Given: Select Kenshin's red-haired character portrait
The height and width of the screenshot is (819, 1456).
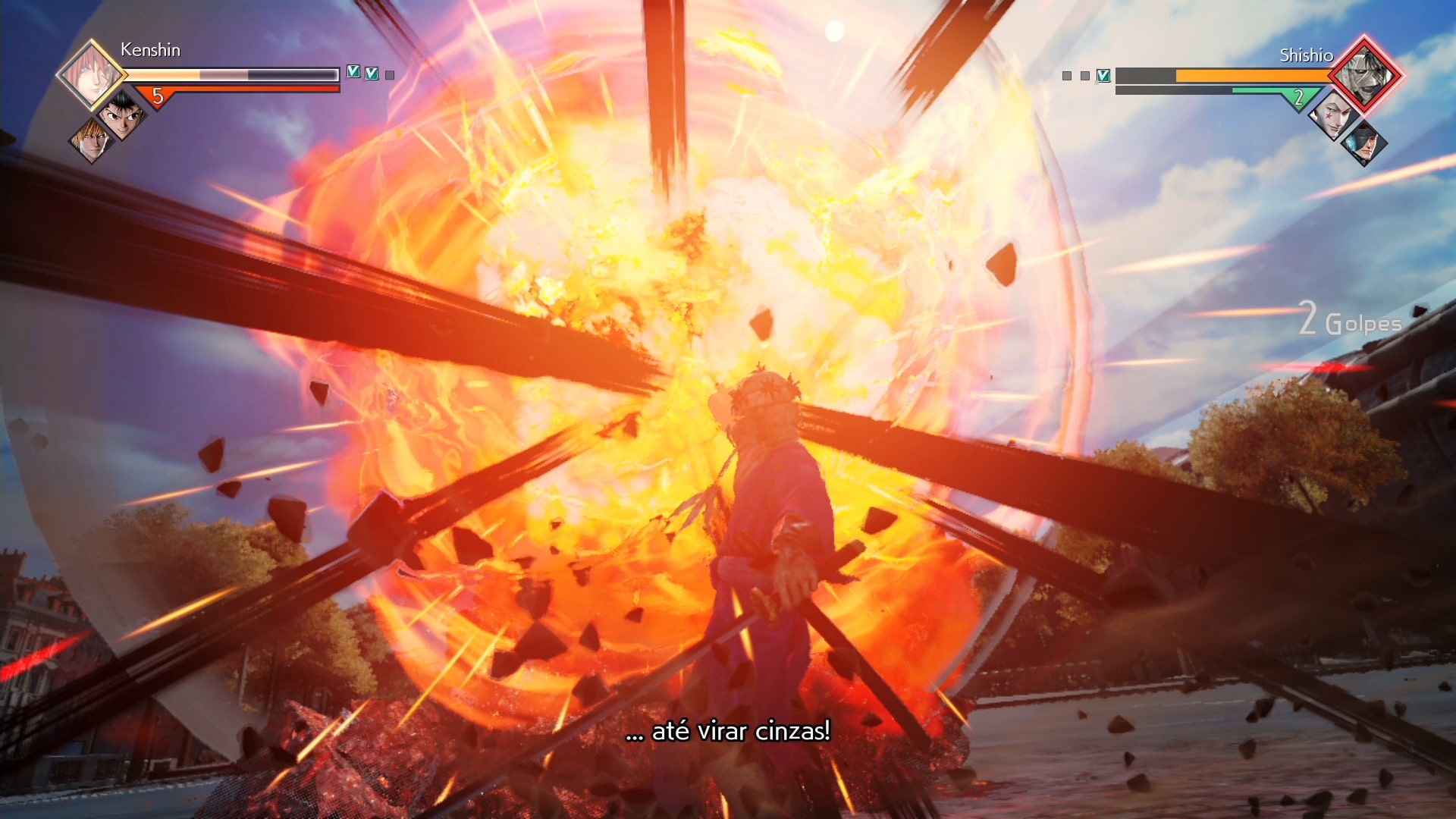Looking at the screenshot, I should pos(91,76).
